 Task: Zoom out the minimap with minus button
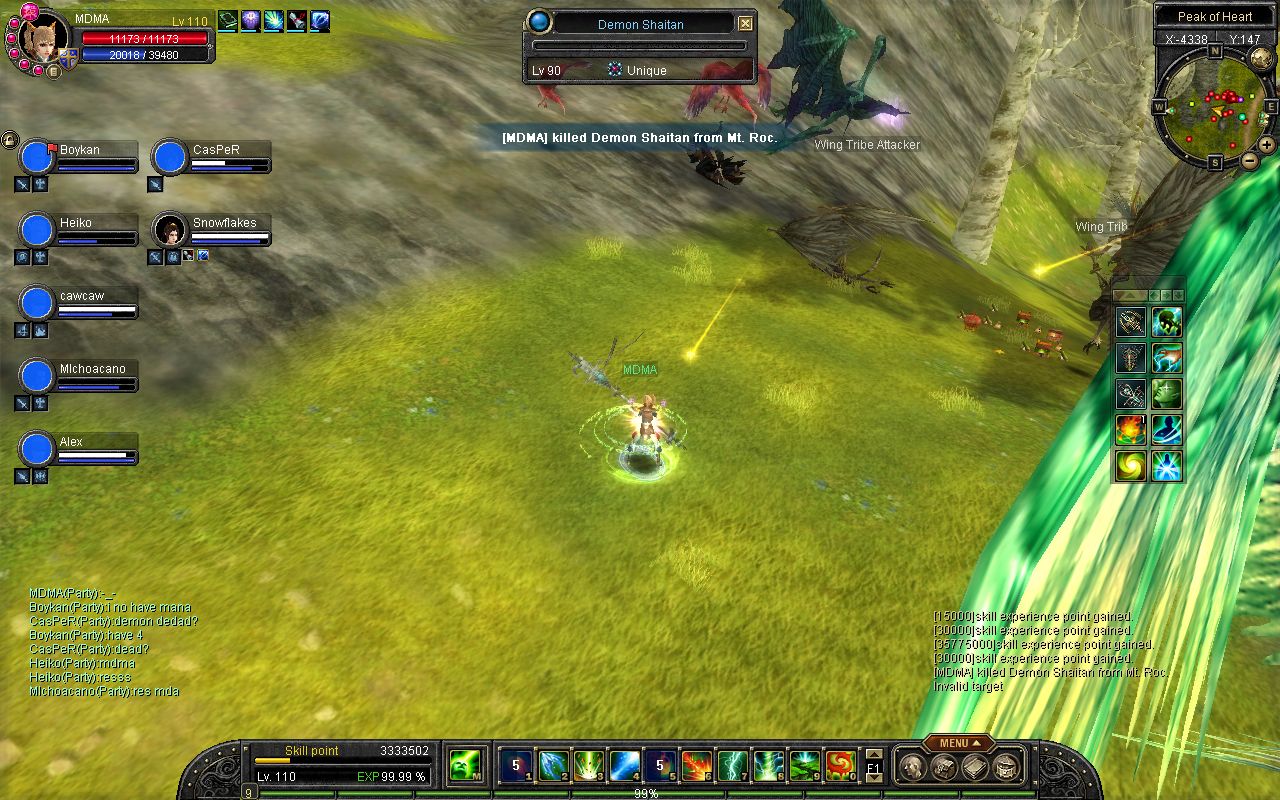tap(1249, 160)
